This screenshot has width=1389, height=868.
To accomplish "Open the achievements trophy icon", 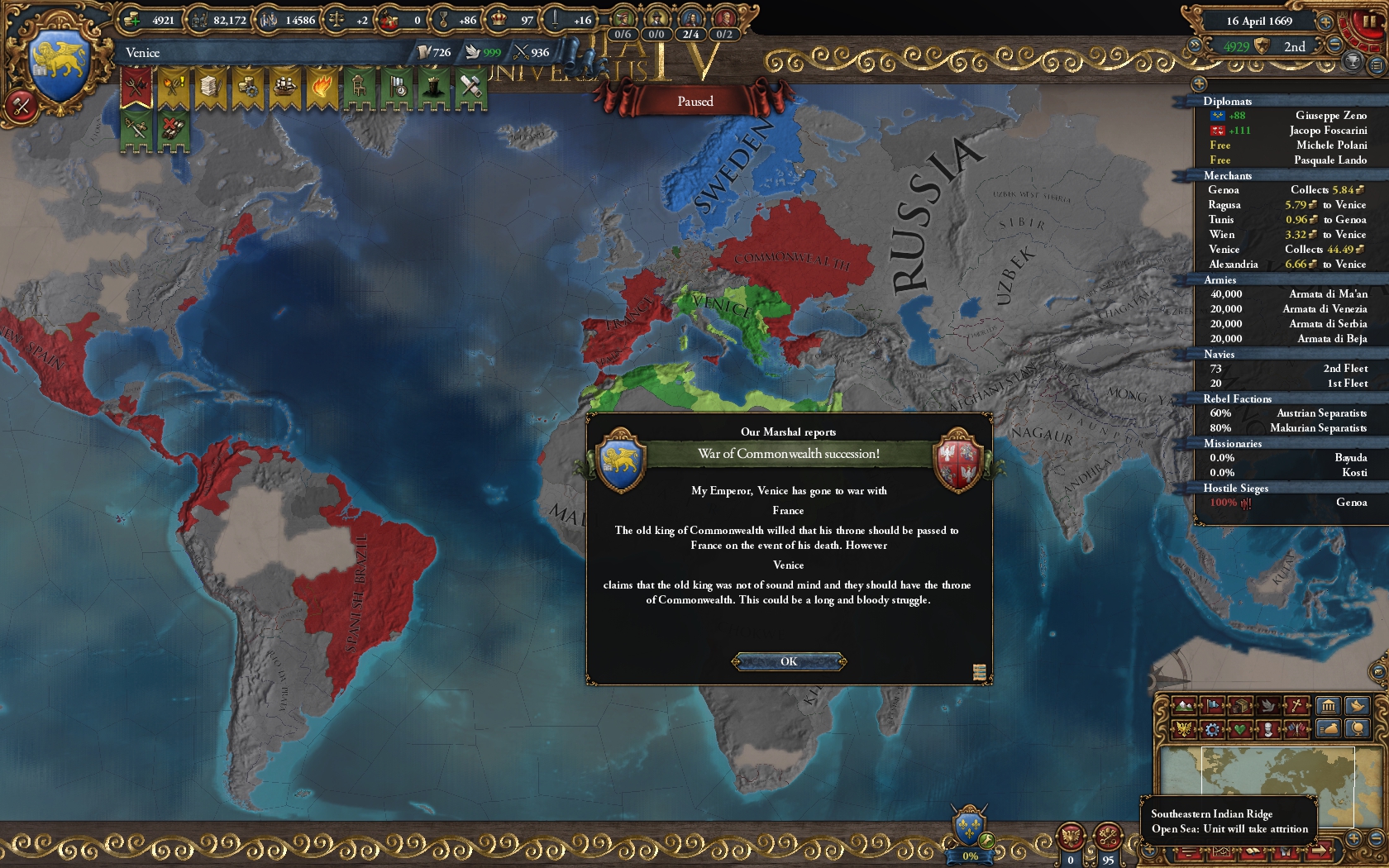I will click(1353, 61).
